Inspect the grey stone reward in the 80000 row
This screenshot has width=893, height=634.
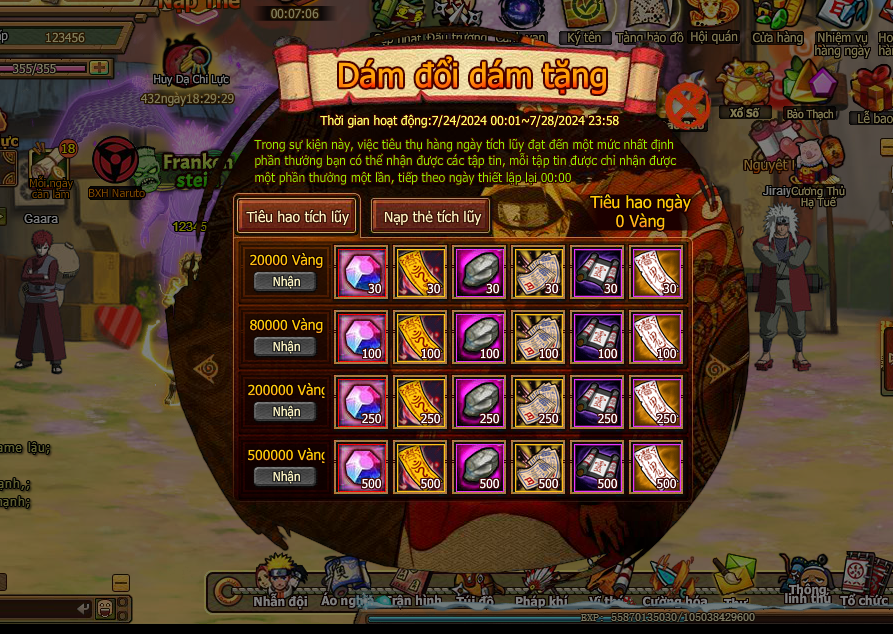tap(480, 337)
